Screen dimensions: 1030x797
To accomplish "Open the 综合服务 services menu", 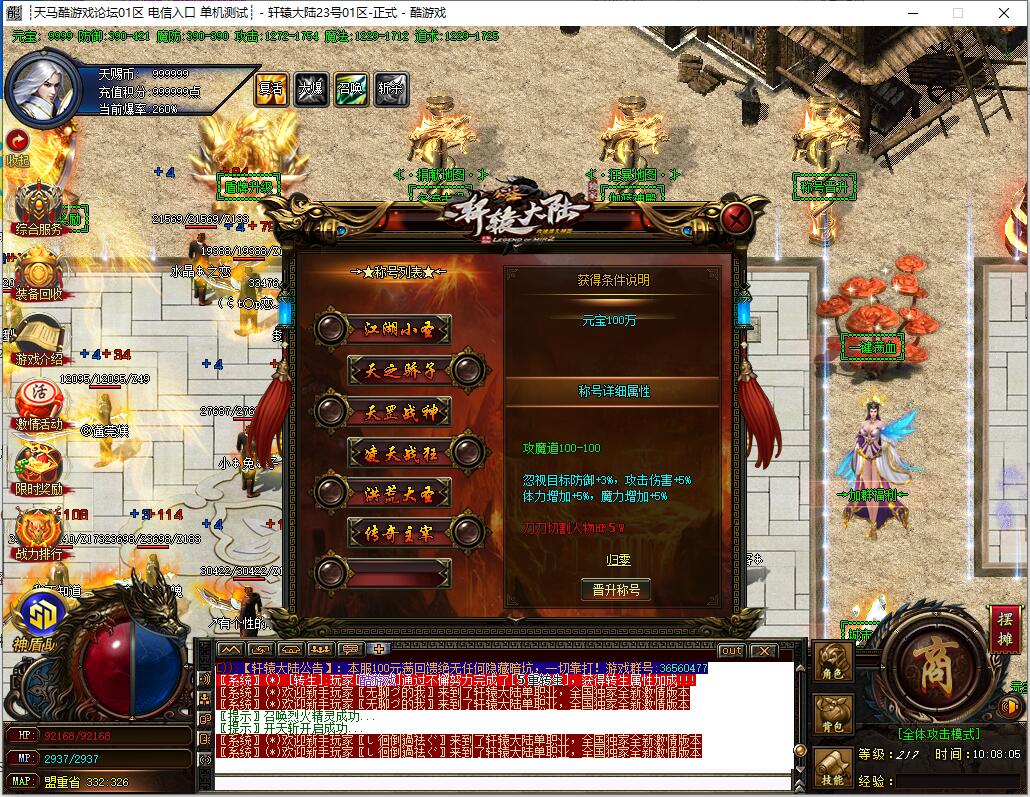I will (39, 208).
